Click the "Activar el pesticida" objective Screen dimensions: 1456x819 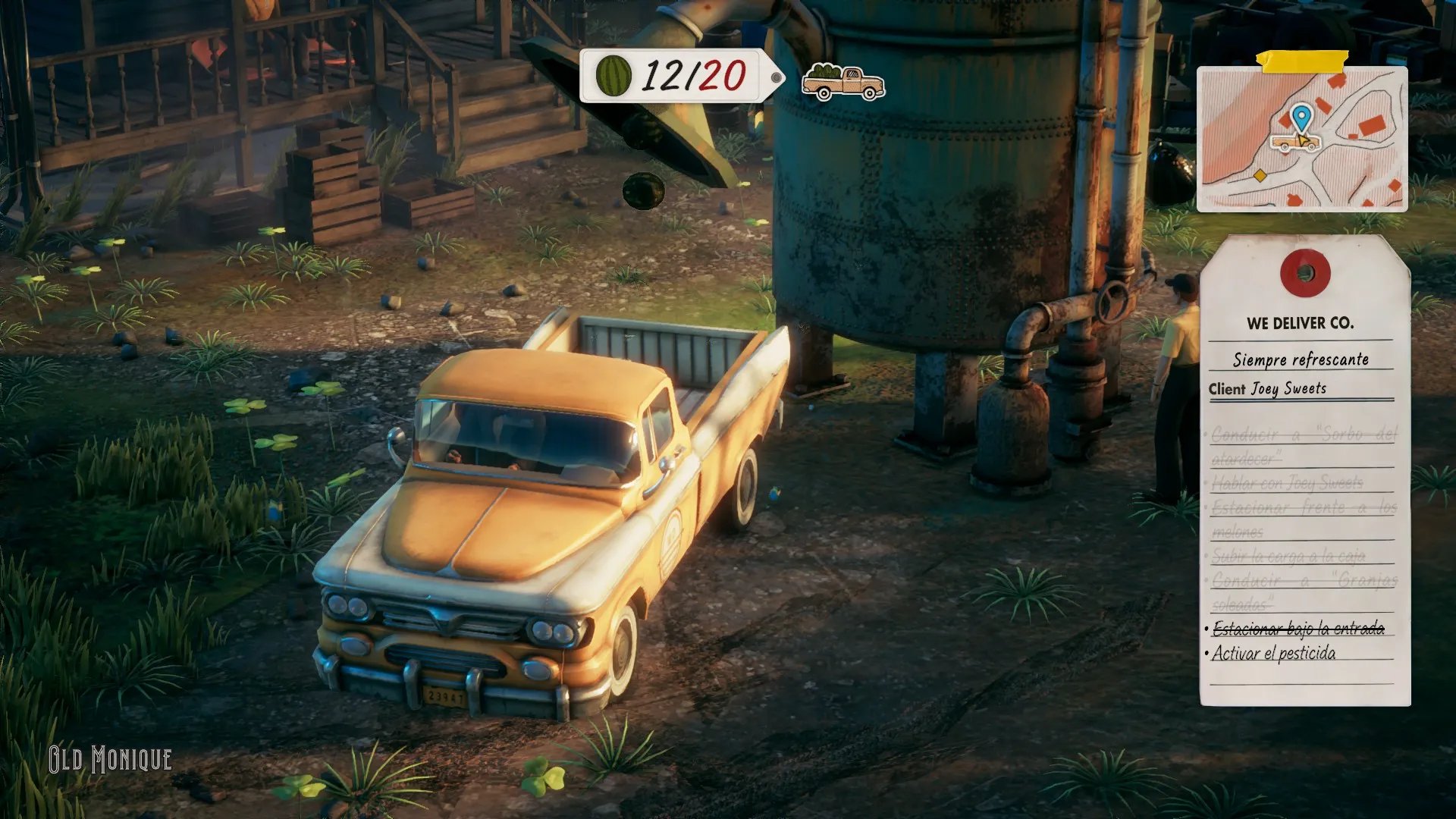tap(1273, 653)
